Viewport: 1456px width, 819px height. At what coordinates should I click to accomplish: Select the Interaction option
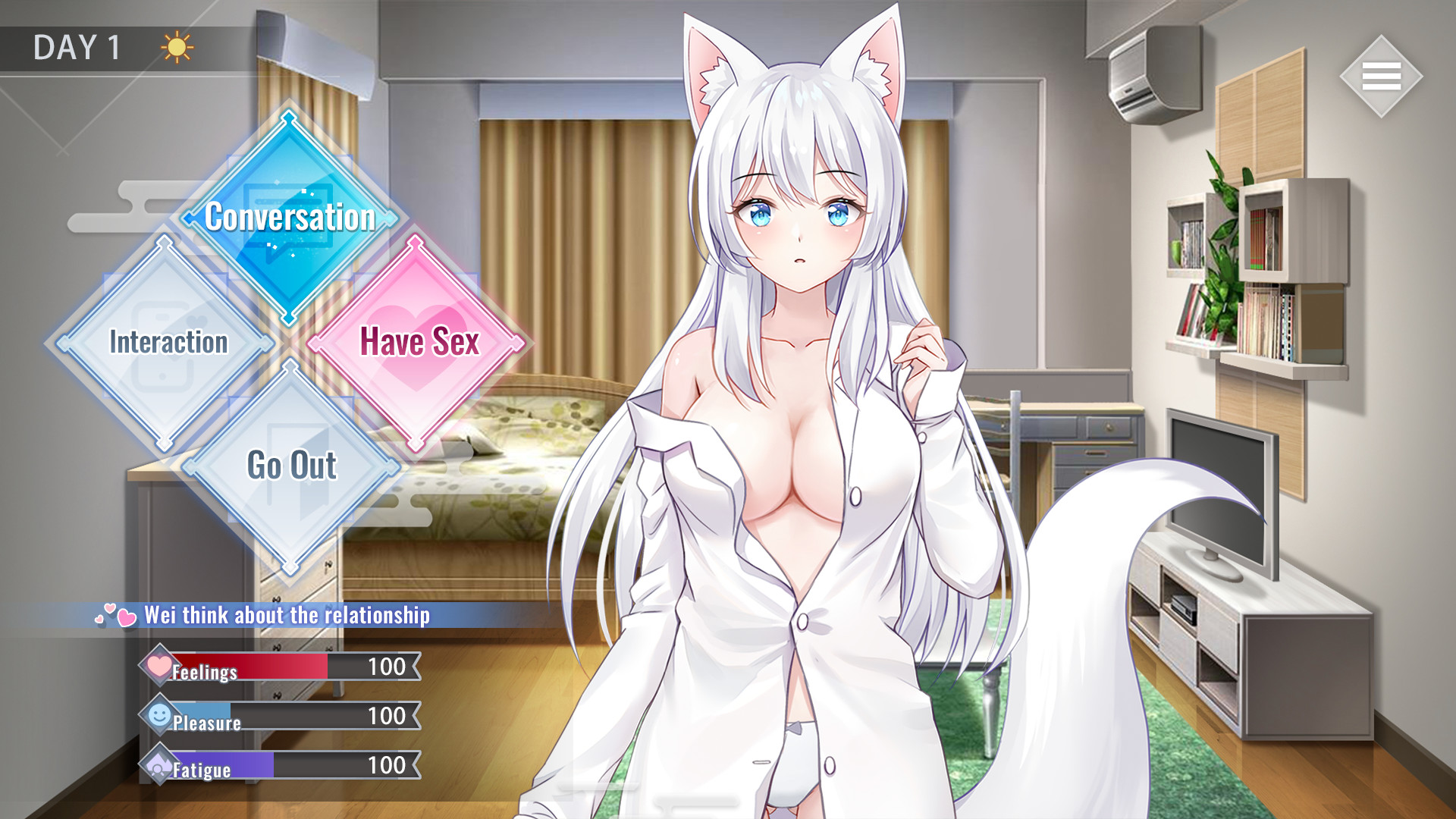[x=167, y=343]
